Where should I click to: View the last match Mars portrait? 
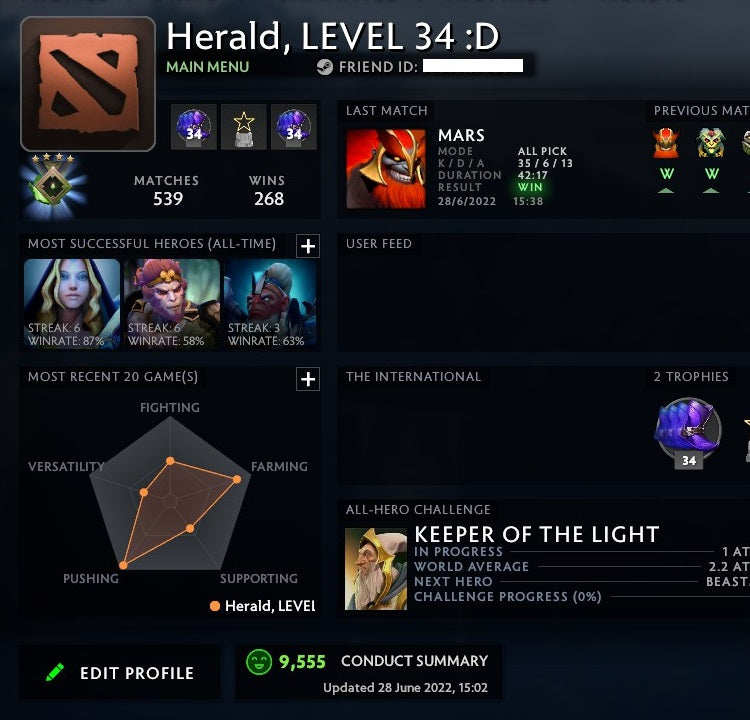[385, 168]
